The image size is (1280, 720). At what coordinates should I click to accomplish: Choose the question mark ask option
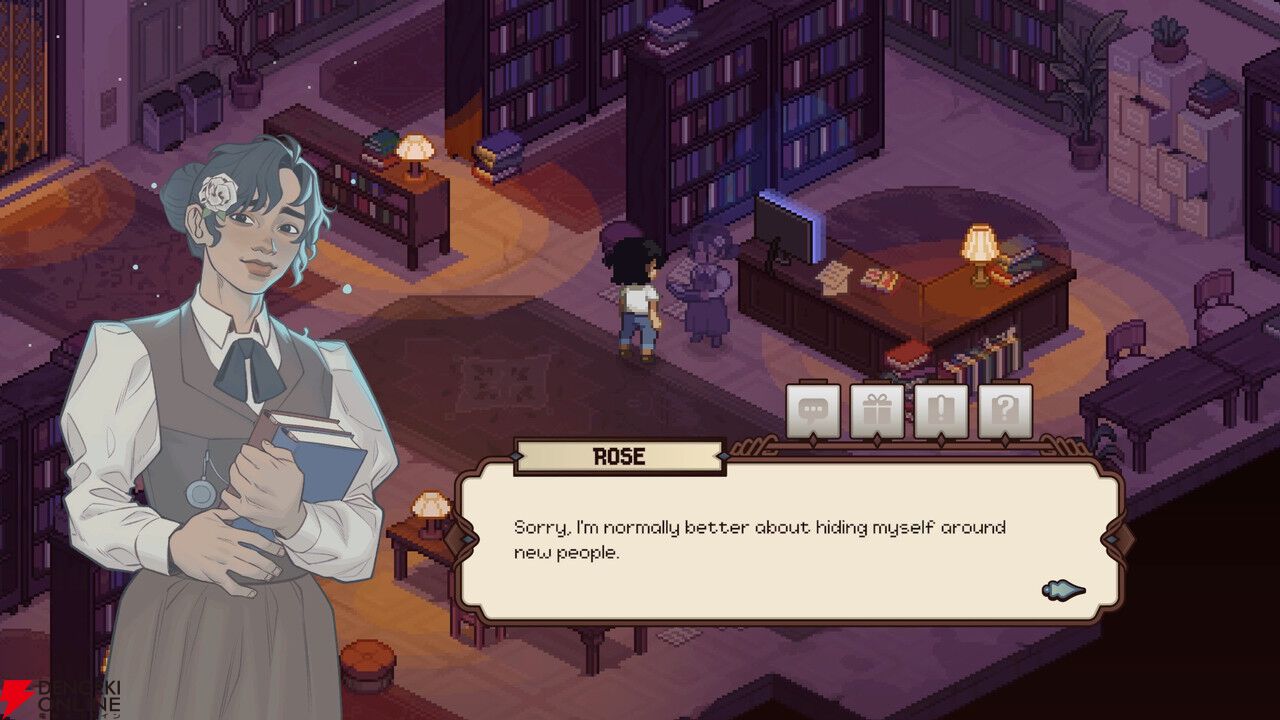pyautogui.click(x=1005, y=411)
